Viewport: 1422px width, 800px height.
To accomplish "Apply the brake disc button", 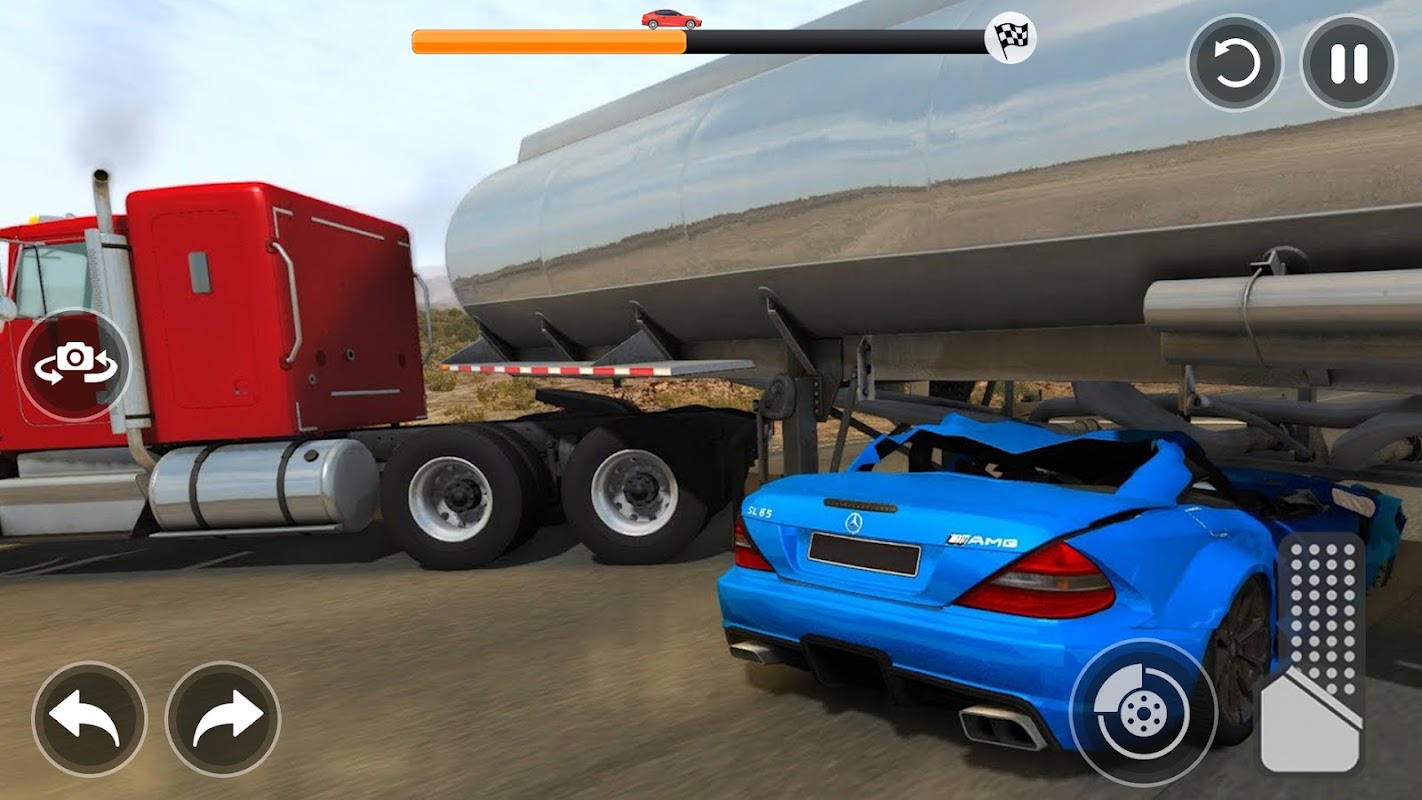I will pos(1141,711).
